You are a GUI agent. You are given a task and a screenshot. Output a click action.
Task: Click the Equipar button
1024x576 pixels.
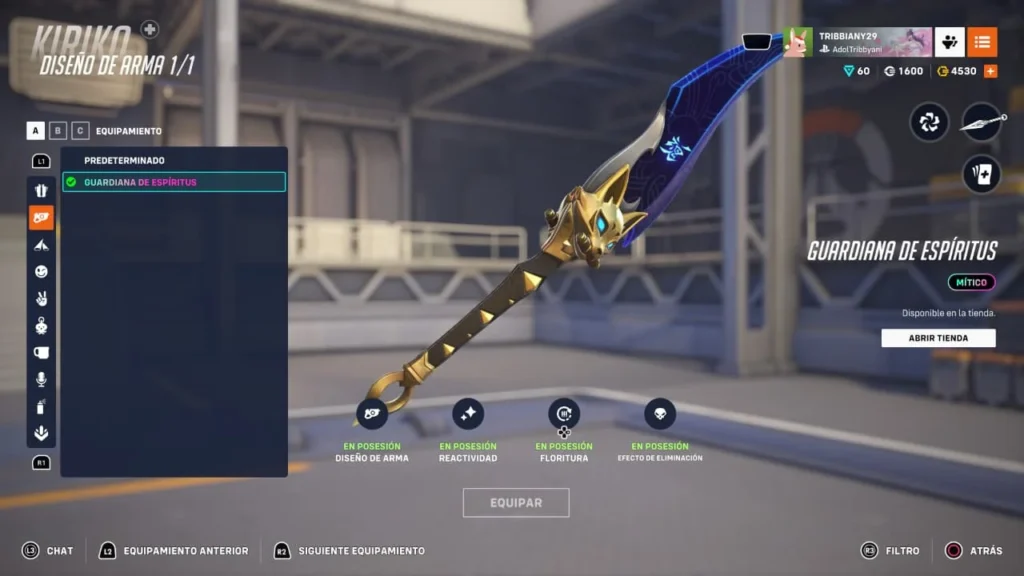[x=516, y=503]
